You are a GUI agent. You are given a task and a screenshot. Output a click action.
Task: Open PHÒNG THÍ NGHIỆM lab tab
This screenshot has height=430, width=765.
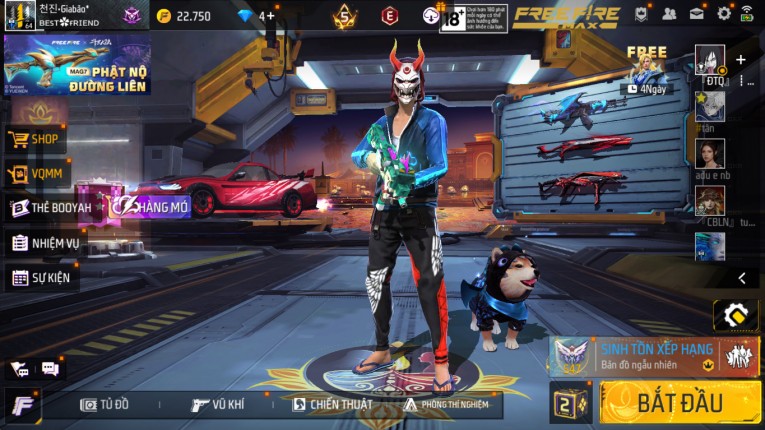click(x=447, y=405)
